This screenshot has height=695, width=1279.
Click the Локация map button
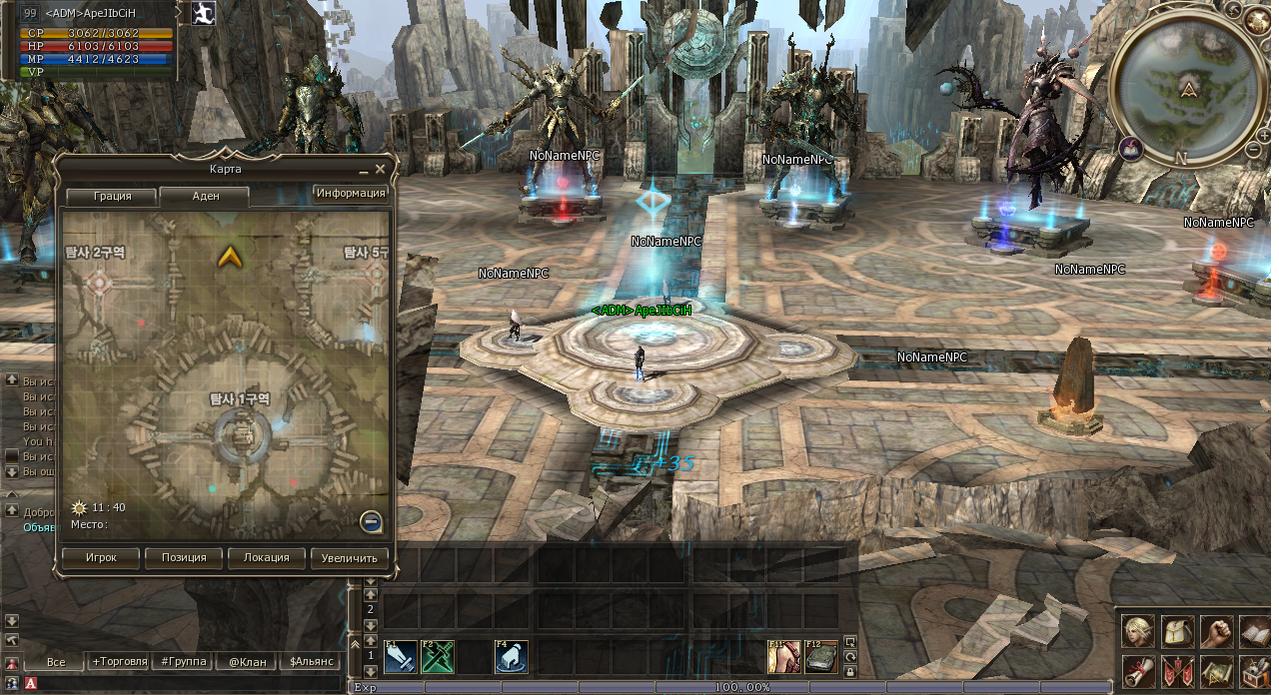(266, 557)
